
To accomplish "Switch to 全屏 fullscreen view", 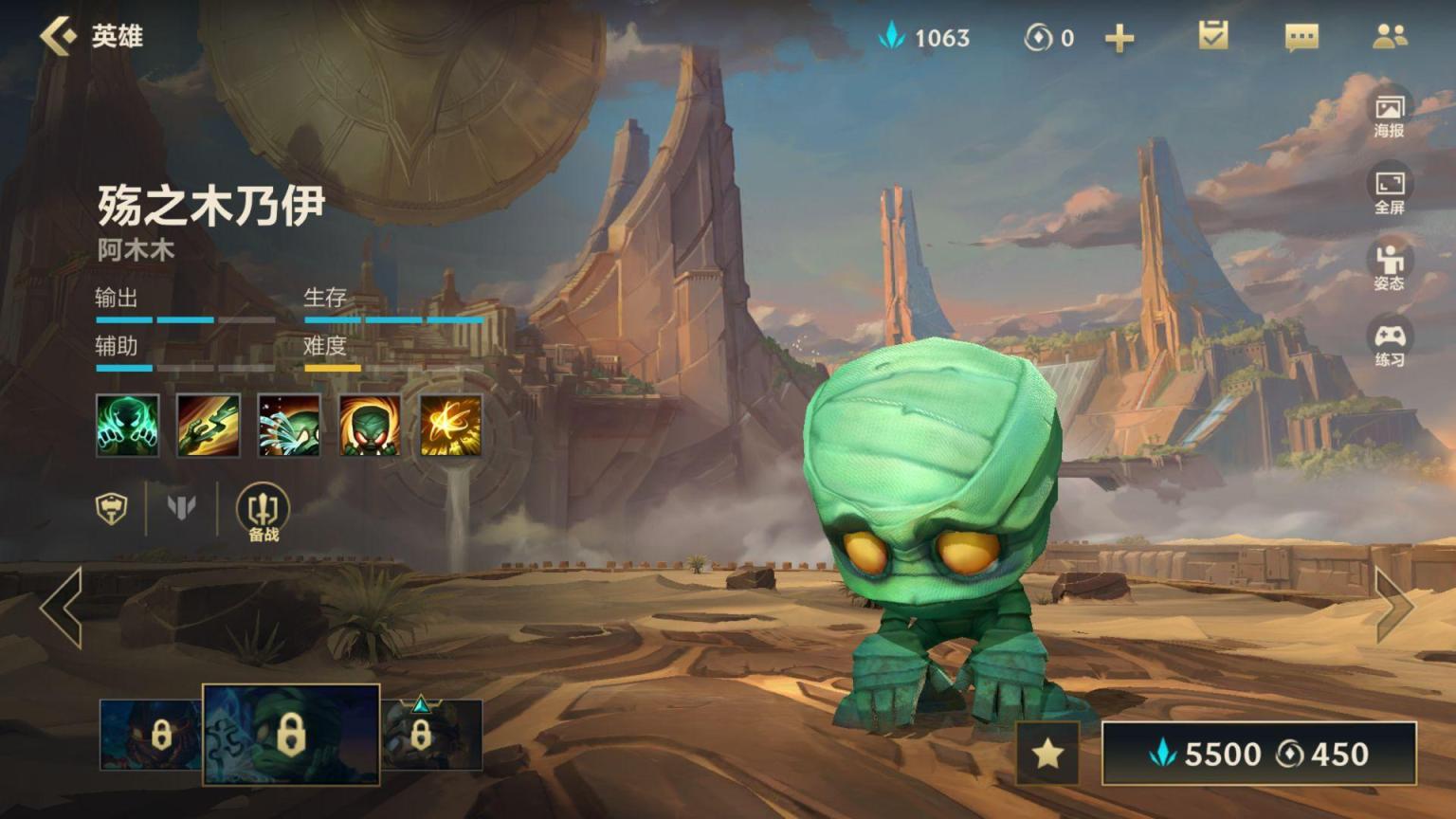I will 1390,191.
